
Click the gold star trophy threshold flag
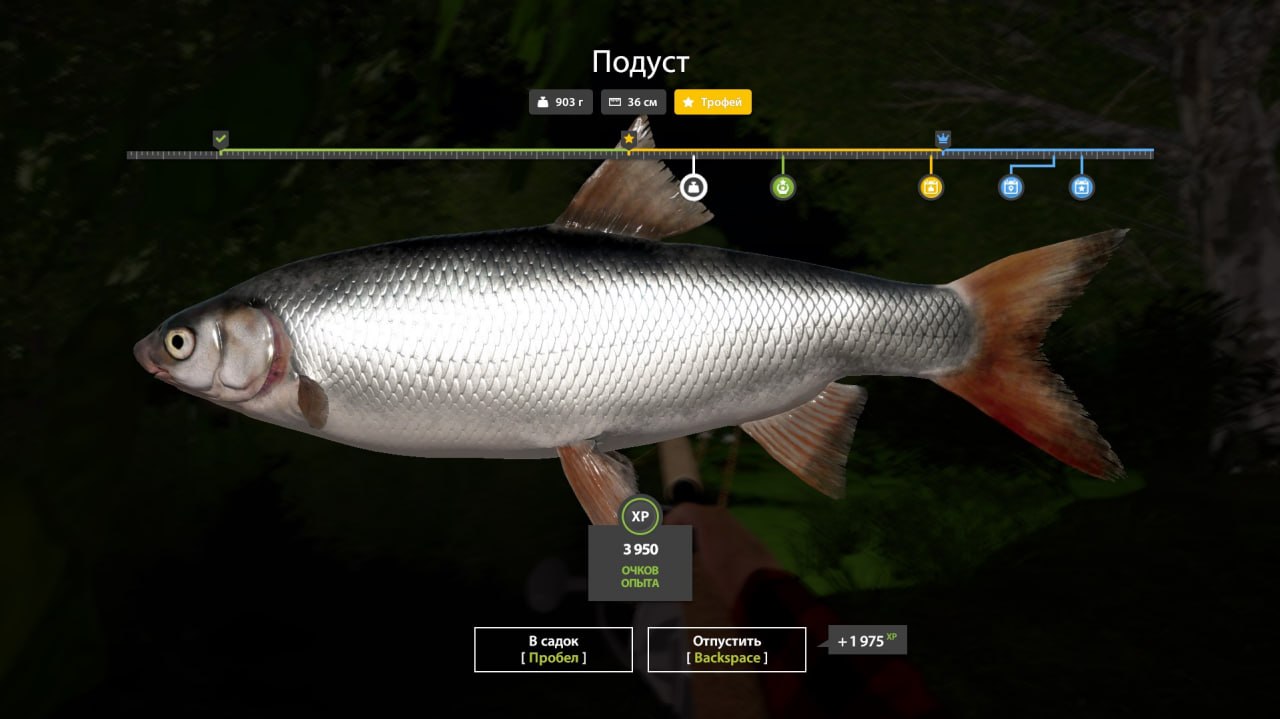(629, 139)
